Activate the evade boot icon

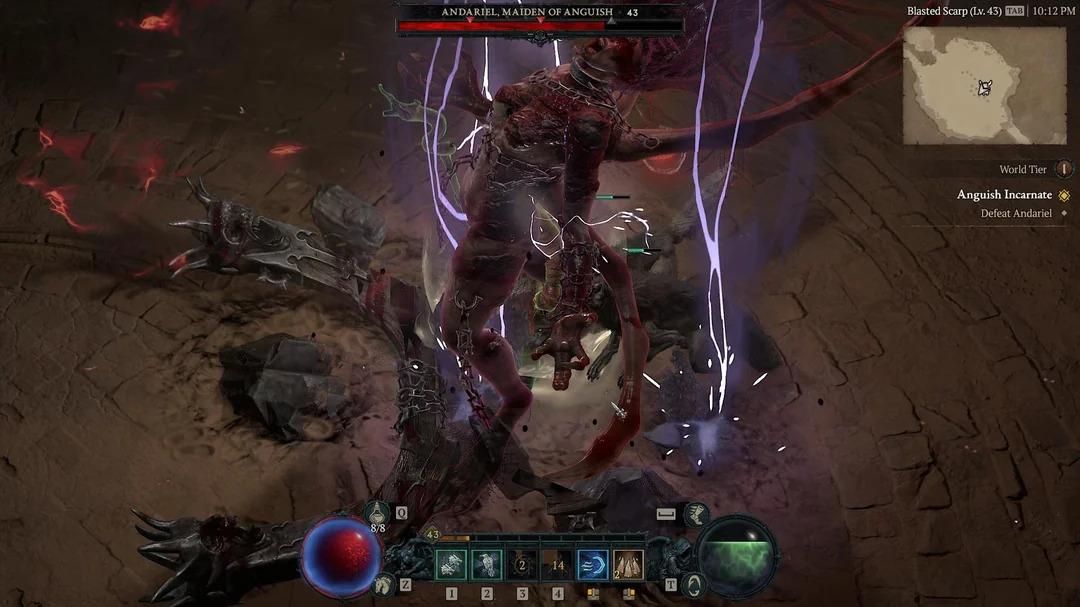(697, 515)
